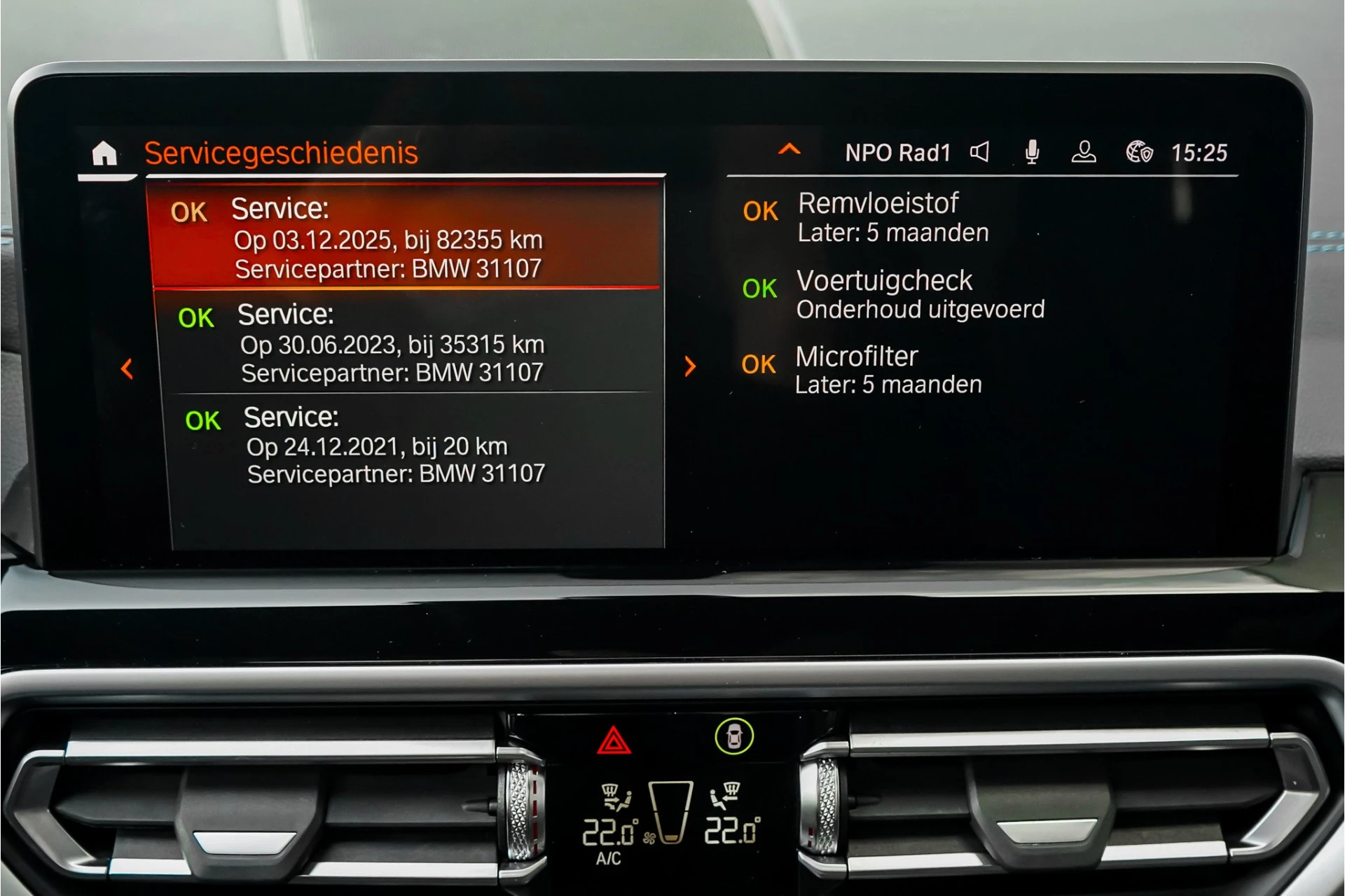
Task: Open privacy settings via the globe shield icon
Action: tap(1138, 153)
